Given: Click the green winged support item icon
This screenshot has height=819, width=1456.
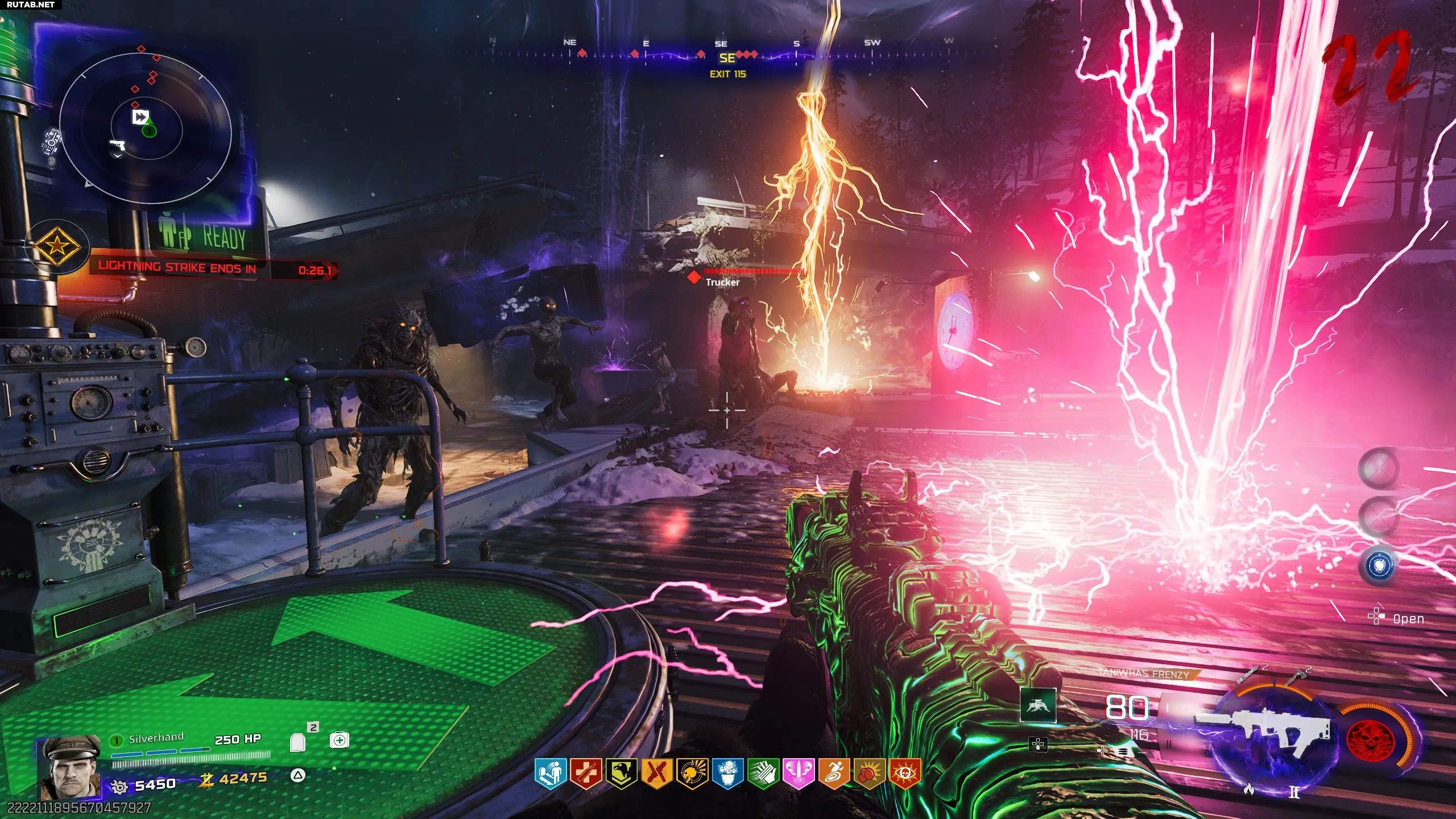Looking at the screenshot, I should point(1038,705).
